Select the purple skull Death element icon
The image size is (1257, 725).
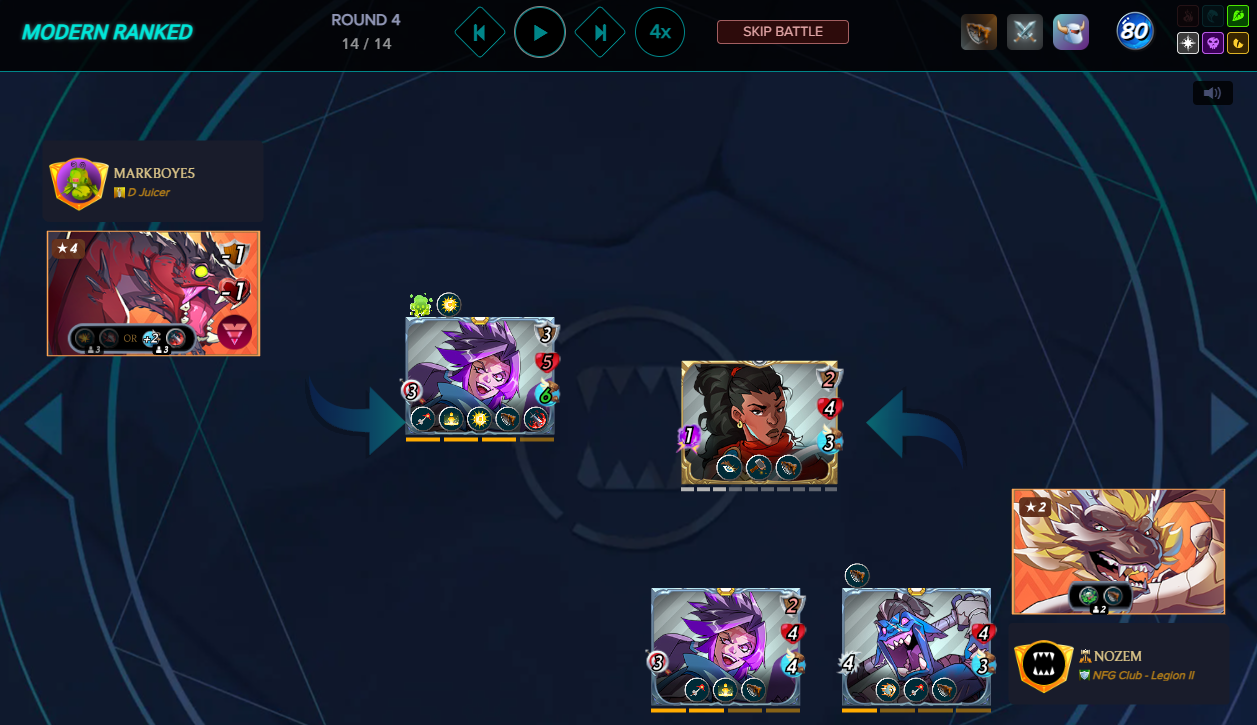coord(1212,44)
